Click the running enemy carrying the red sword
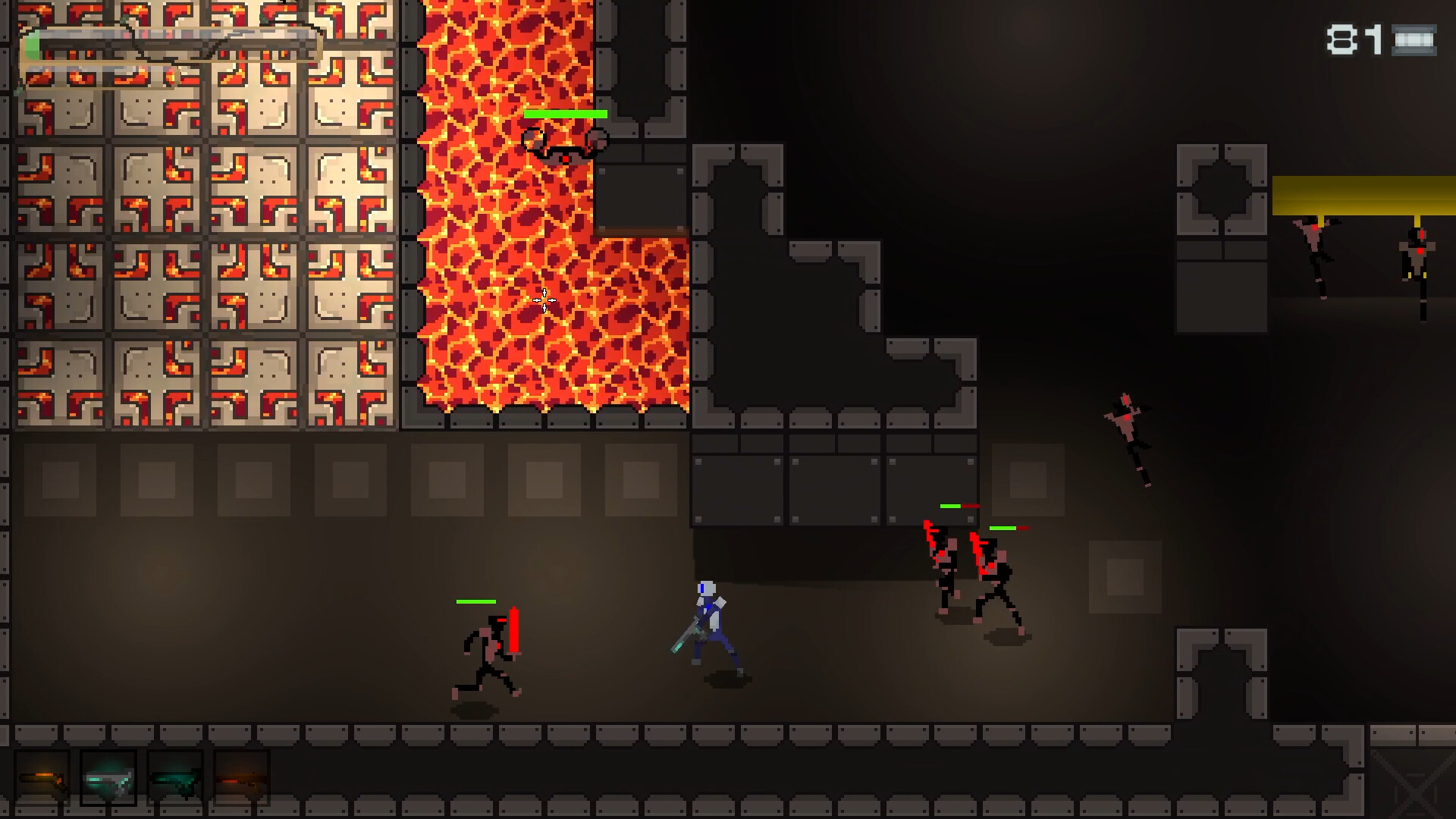Image resolution: width=1456 pixels, height=819 pixels. pyautogui.click(x=489, y=656)
